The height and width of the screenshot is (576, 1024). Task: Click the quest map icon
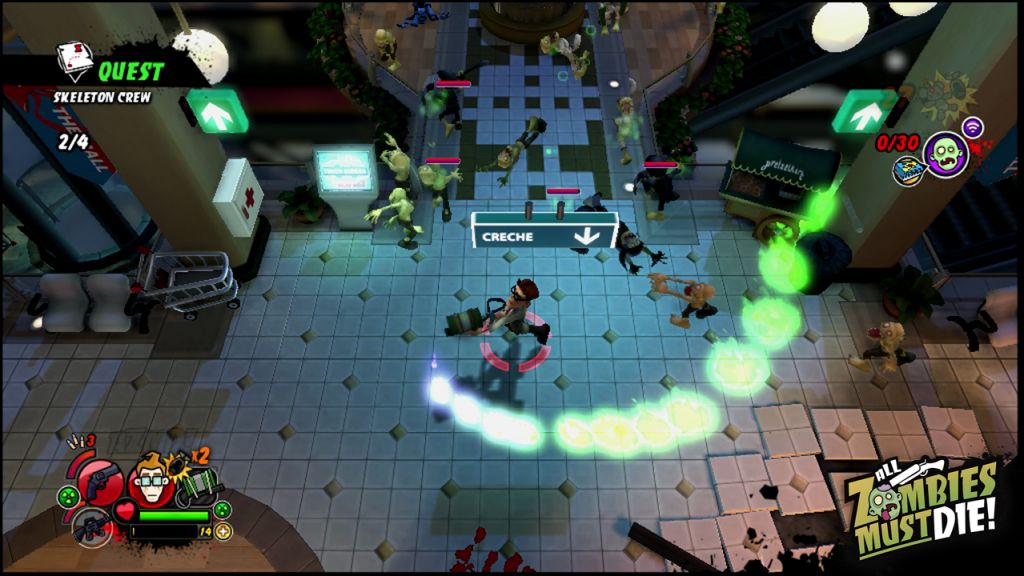click(73, 60)
